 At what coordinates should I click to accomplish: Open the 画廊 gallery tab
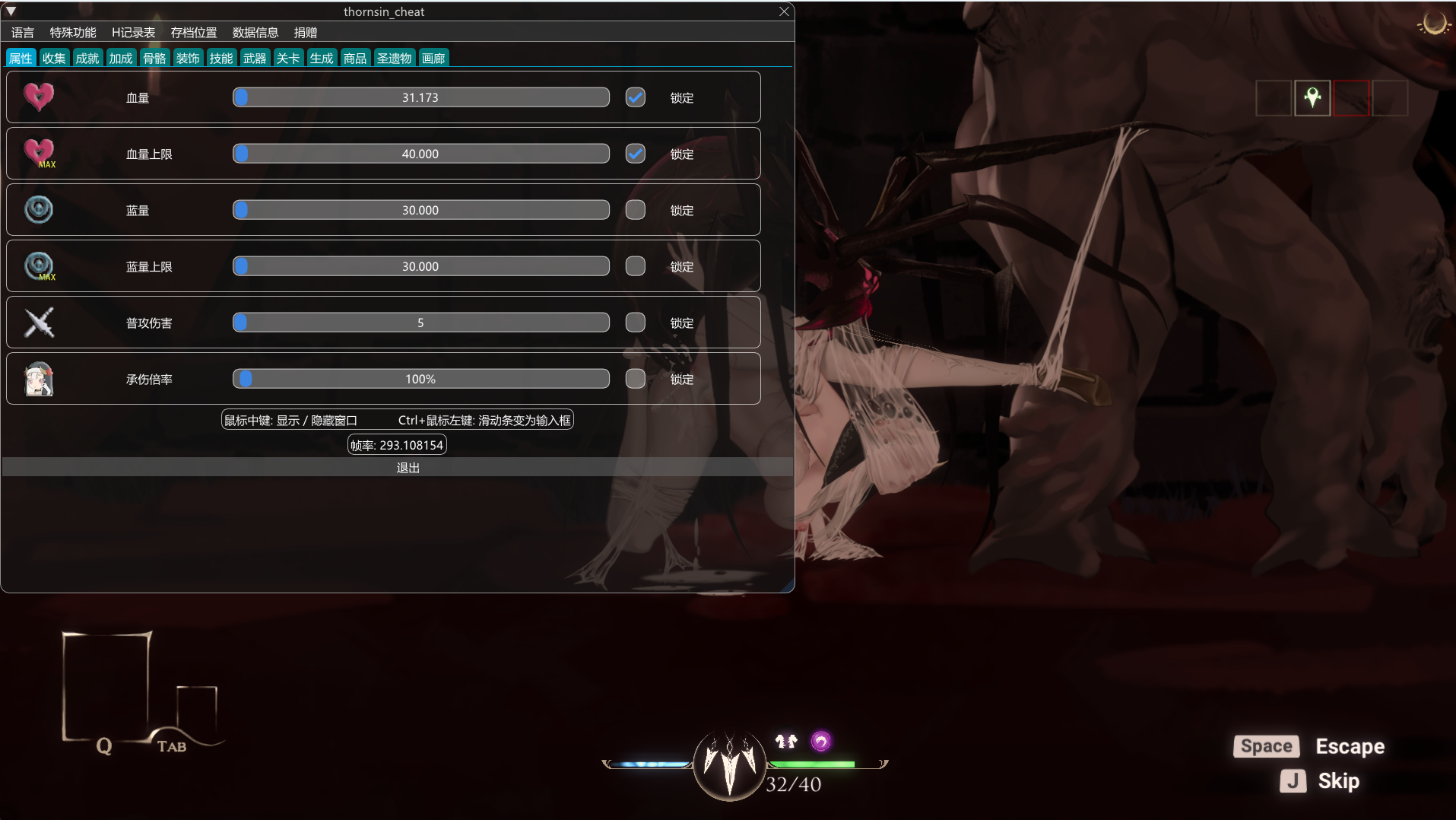tap(433, 59)
